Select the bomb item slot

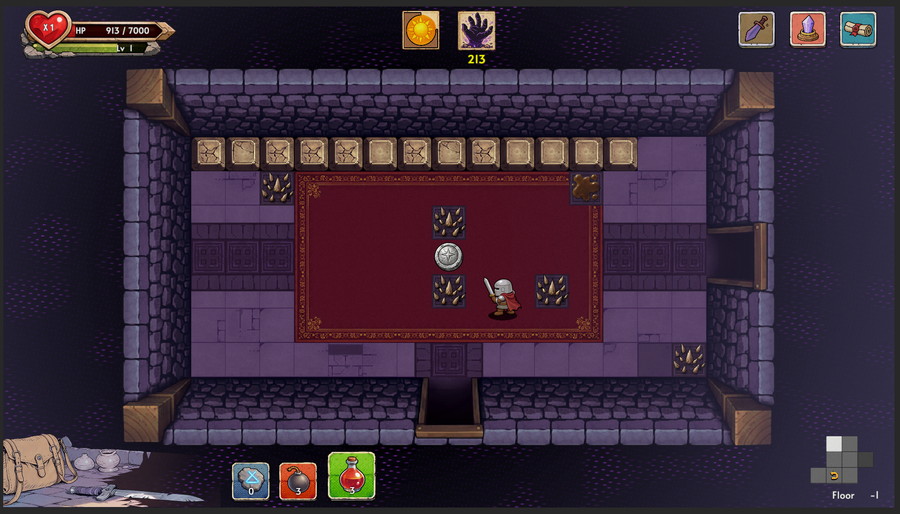[298, 479]
